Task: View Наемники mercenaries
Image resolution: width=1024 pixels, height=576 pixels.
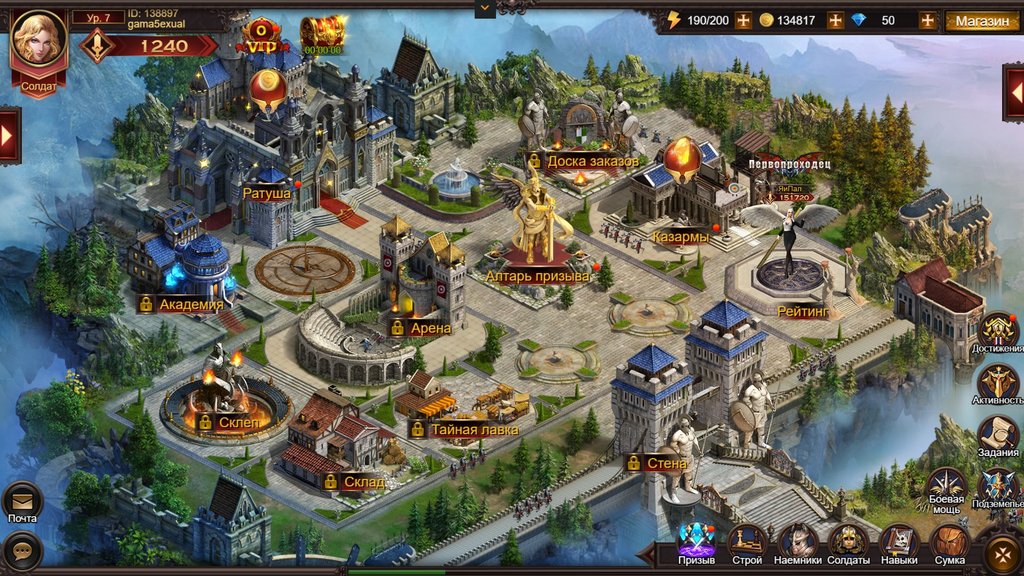Action: click(797, 541)
